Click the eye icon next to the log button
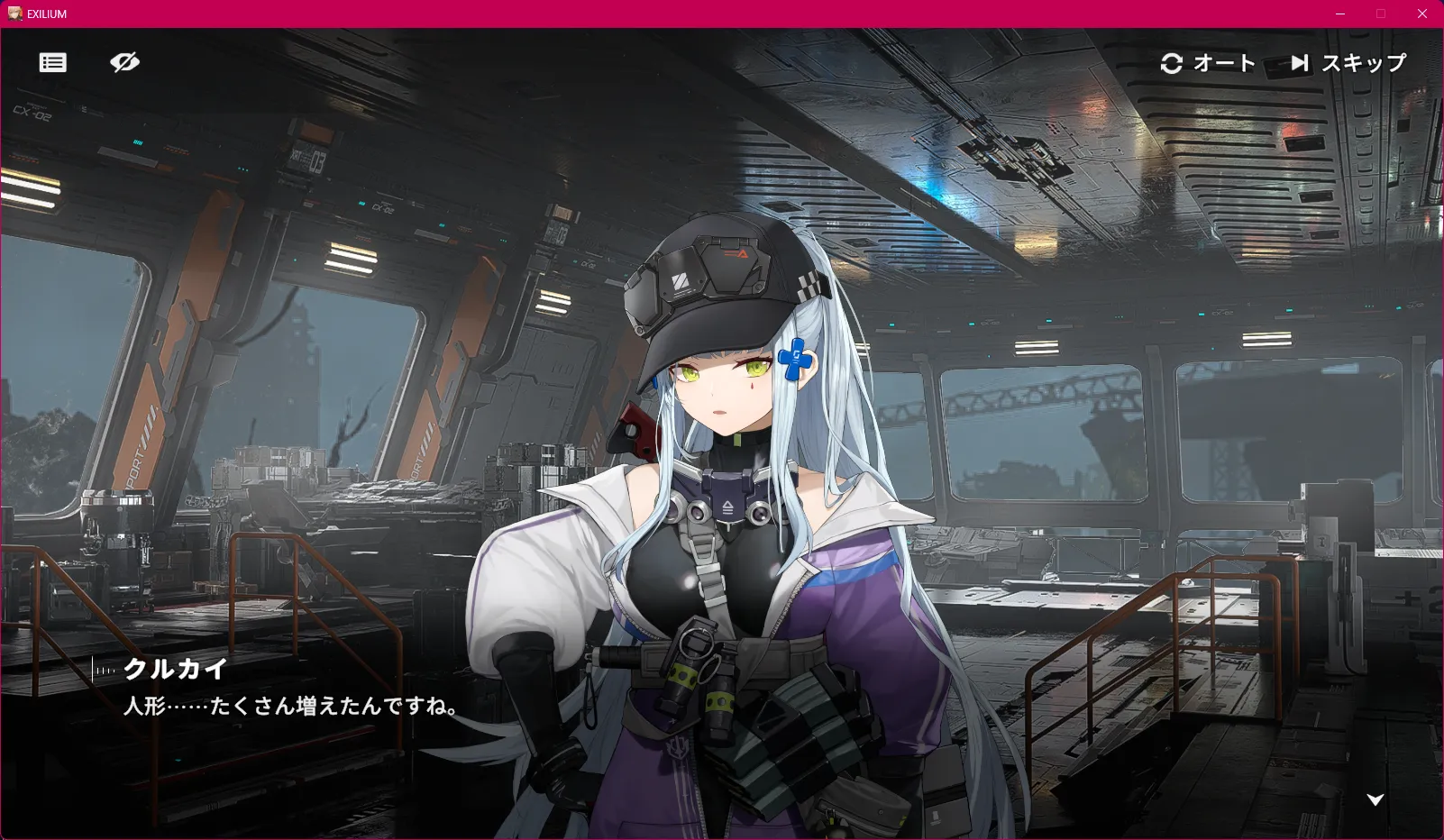1444x840 pixels. point(124,62)
